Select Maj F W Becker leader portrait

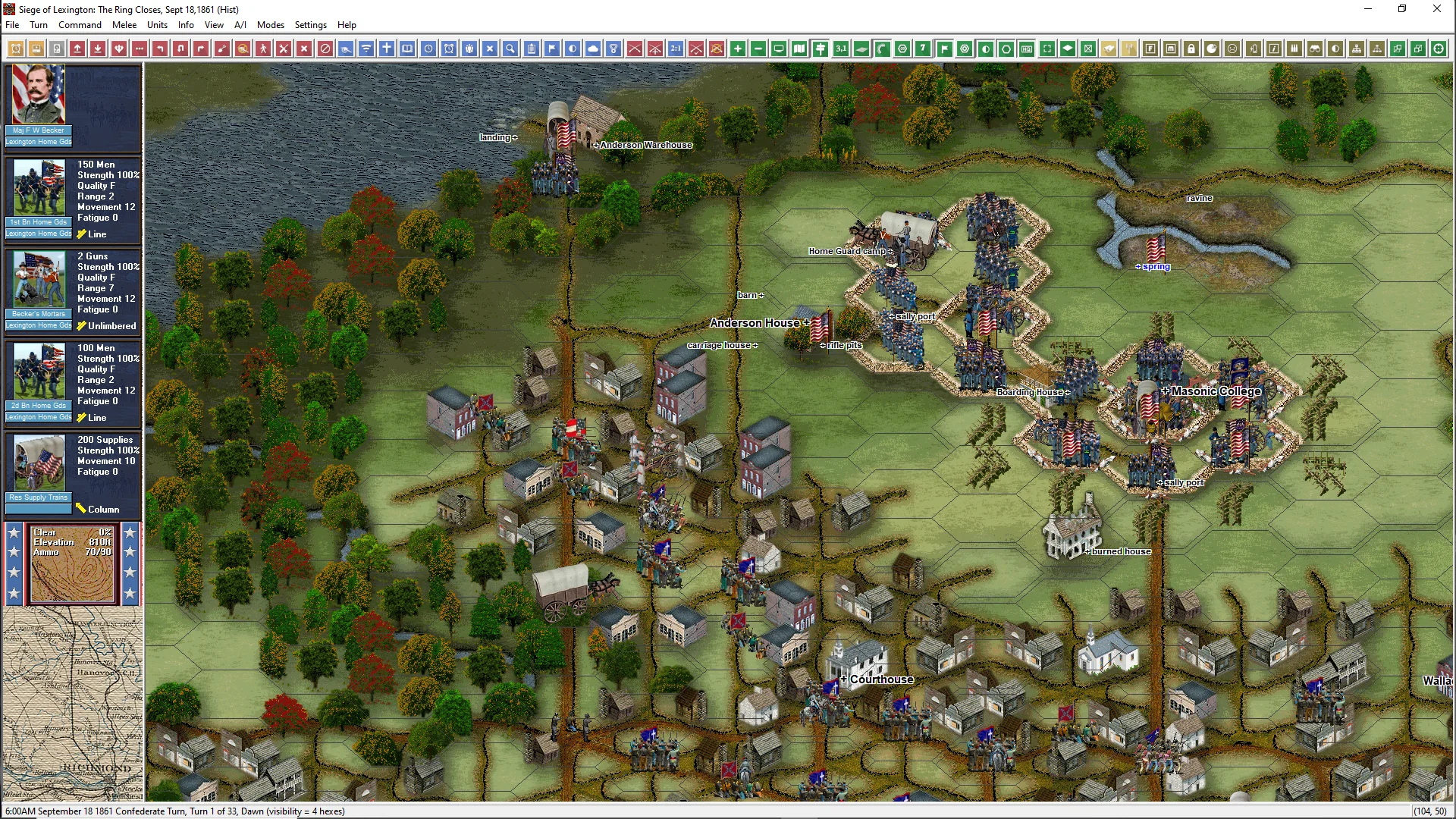pos(39,95)
